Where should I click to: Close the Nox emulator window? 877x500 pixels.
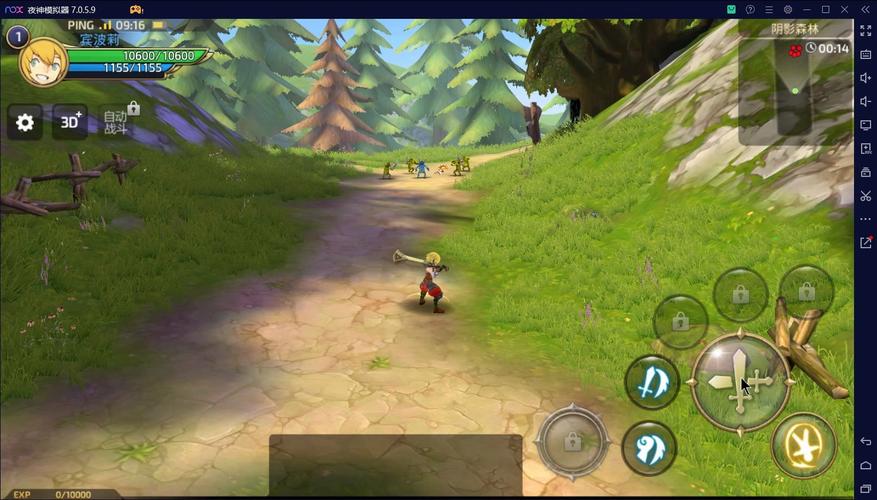(x=844, y=9)
